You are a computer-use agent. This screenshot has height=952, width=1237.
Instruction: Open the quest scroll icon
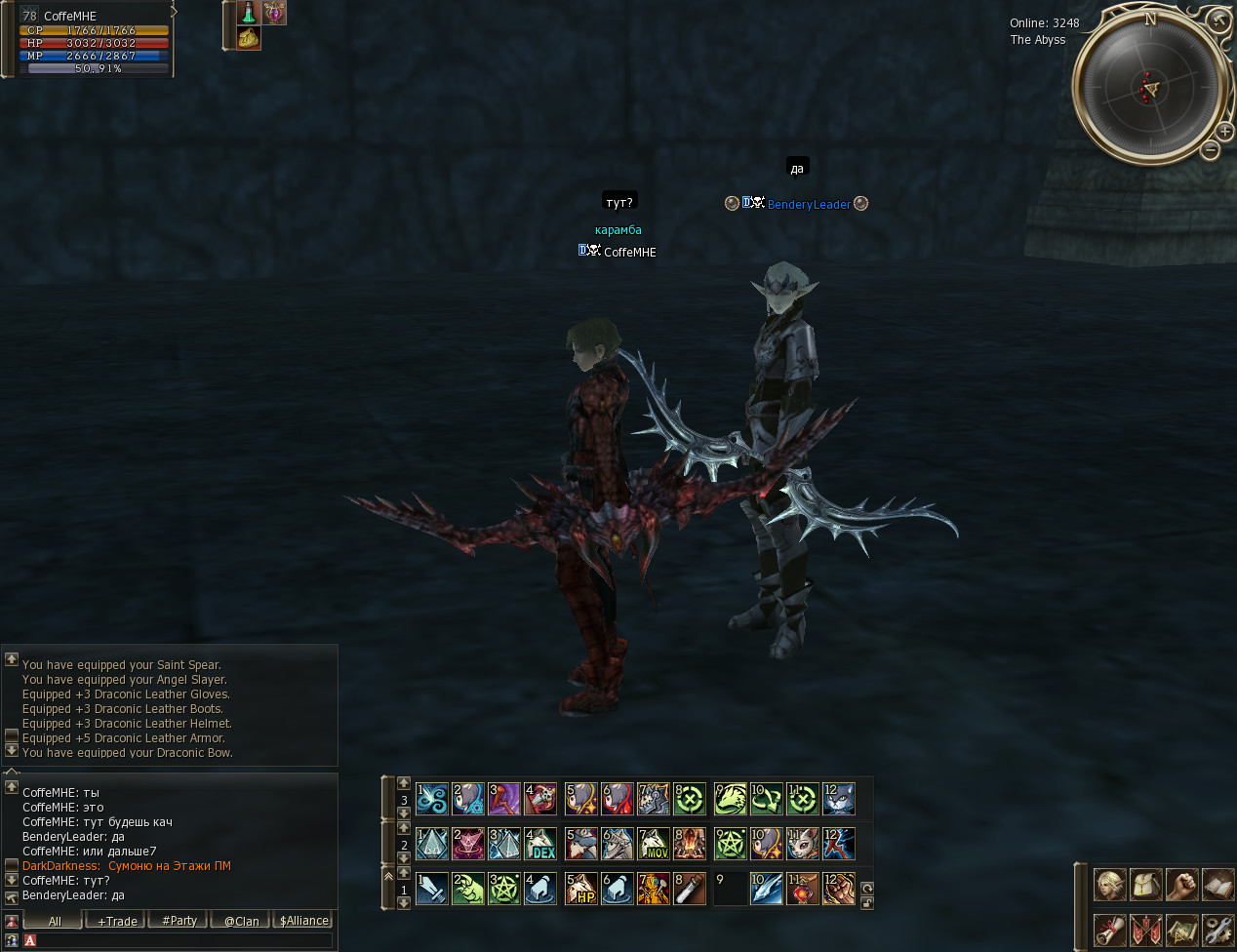tap(1109, 930)
